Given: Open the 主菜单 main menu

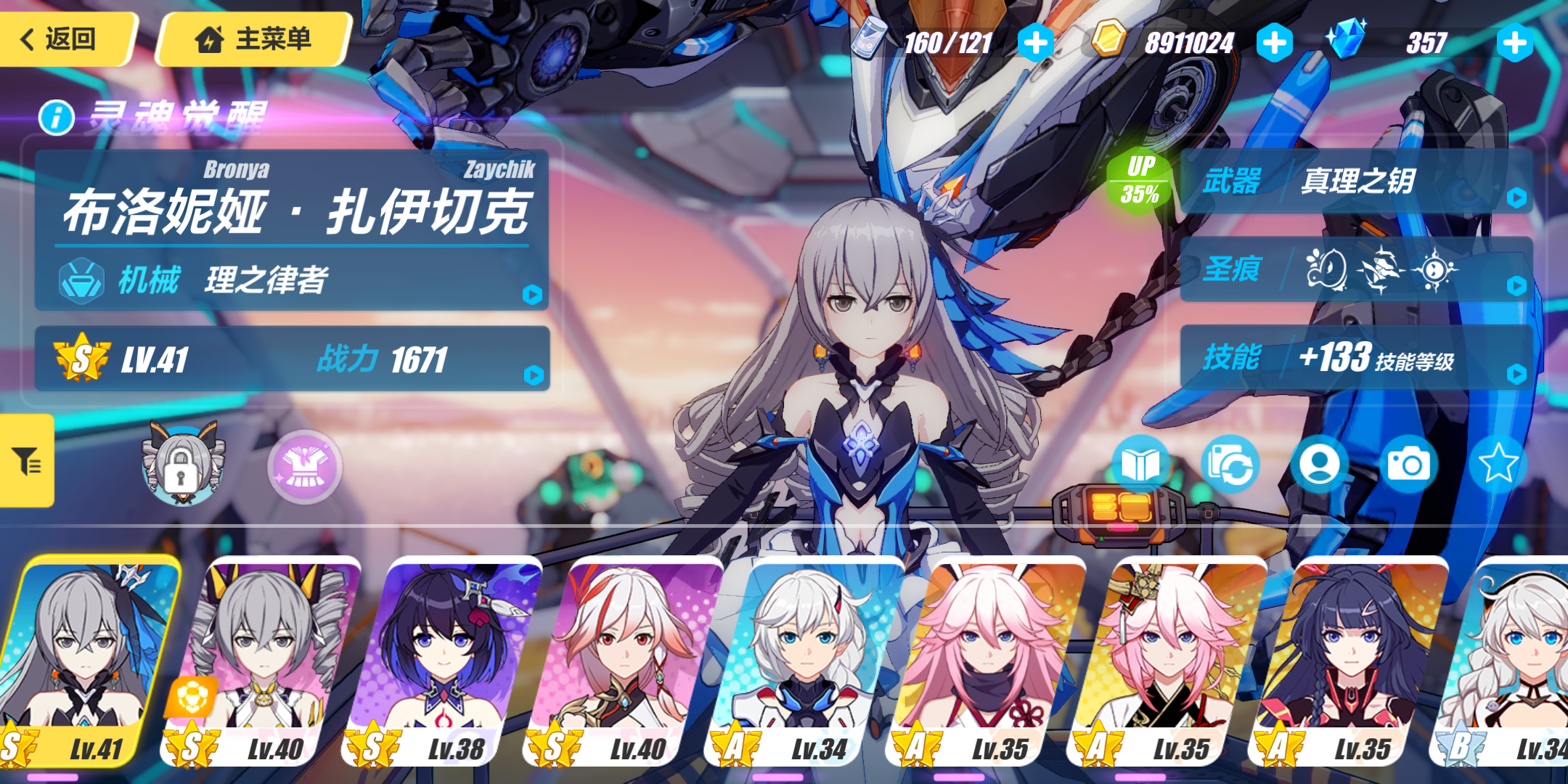Looking at the screenshot, I should pos(250,40).
